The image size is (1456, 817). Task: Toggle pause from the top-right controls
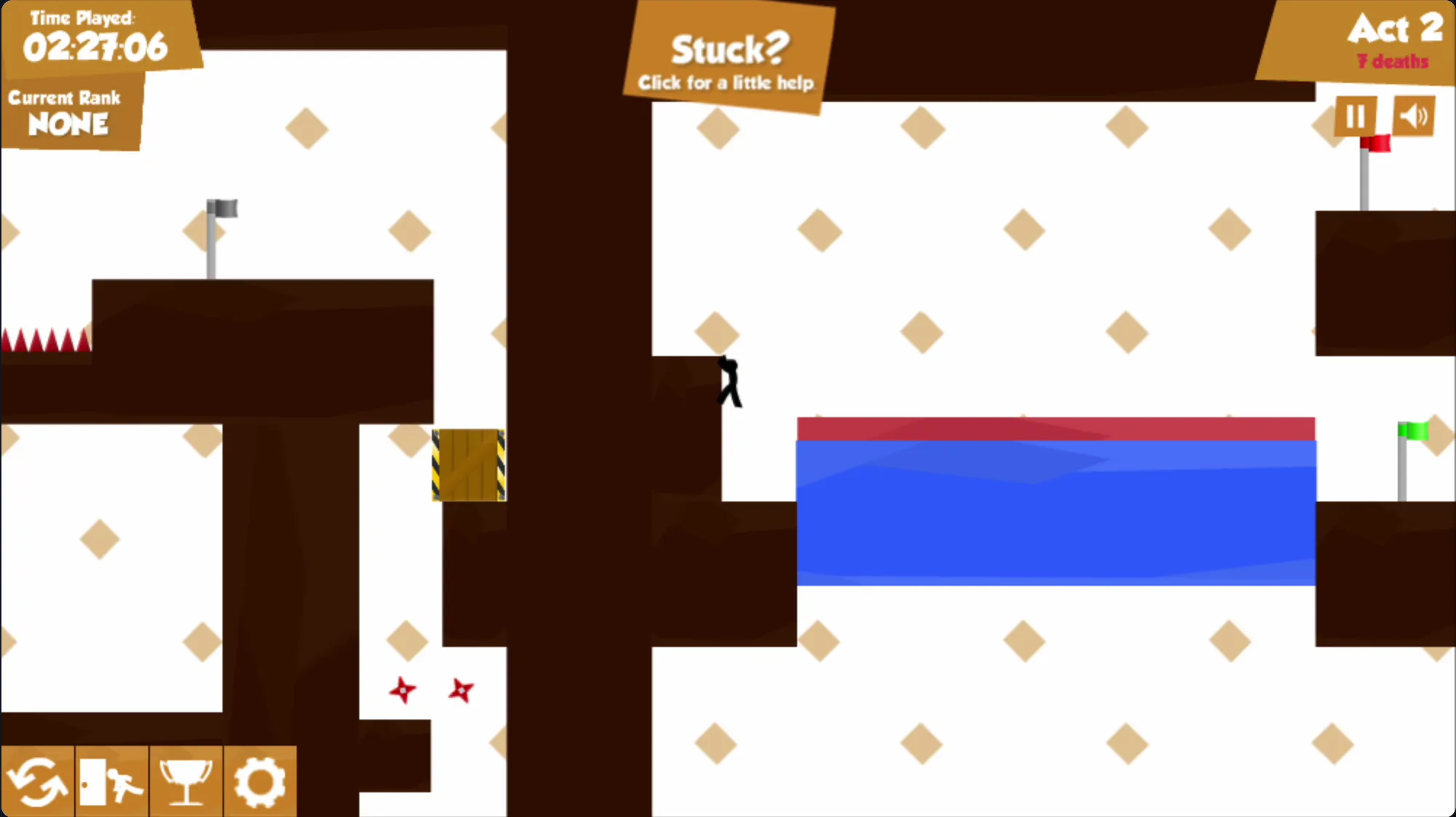(x=1356, y=115)
